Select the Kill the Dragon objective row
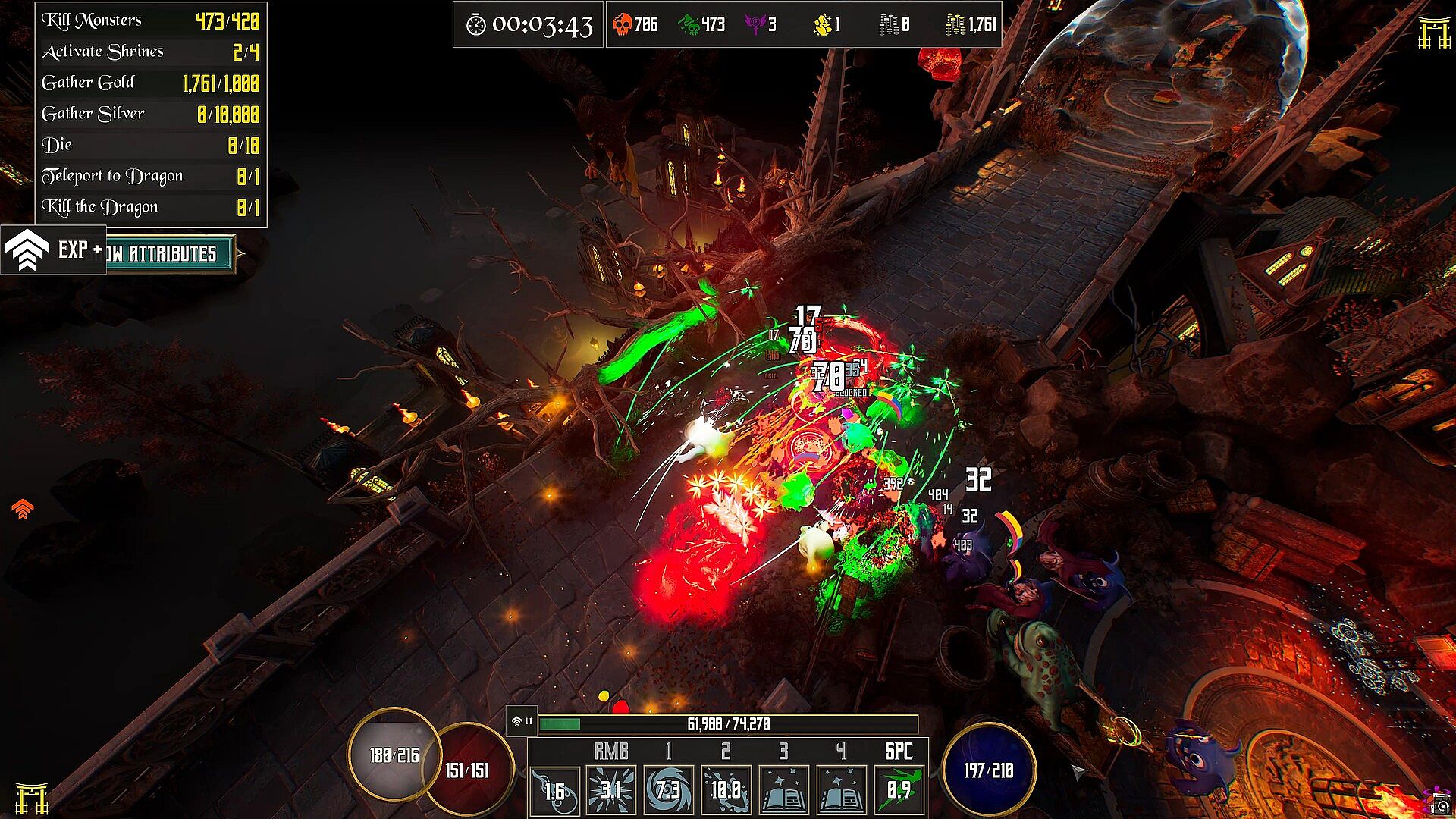 click(x=150, y=207)
